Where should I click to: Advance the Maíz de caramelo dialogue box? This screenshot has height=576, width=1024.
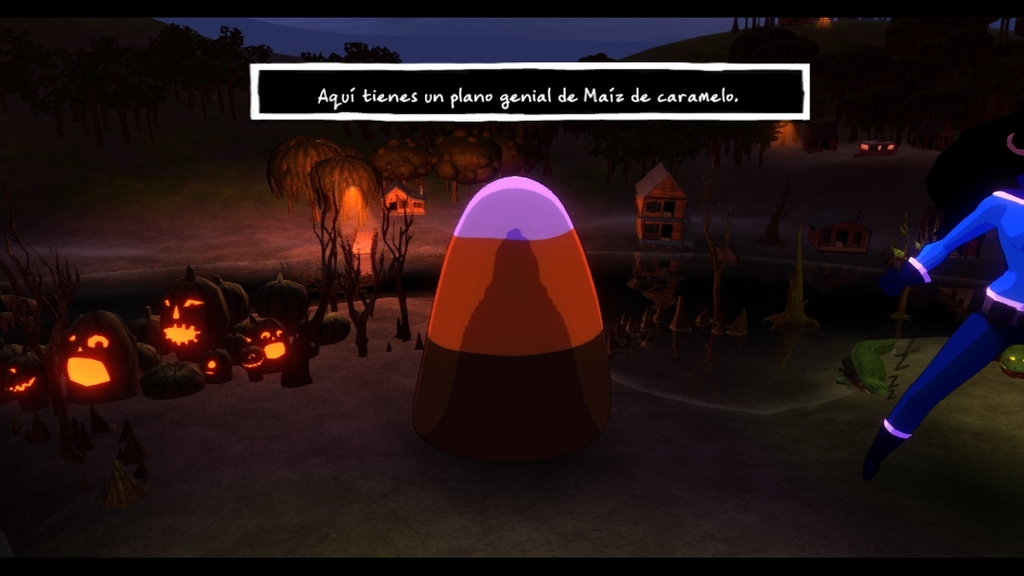pos(529,93)
